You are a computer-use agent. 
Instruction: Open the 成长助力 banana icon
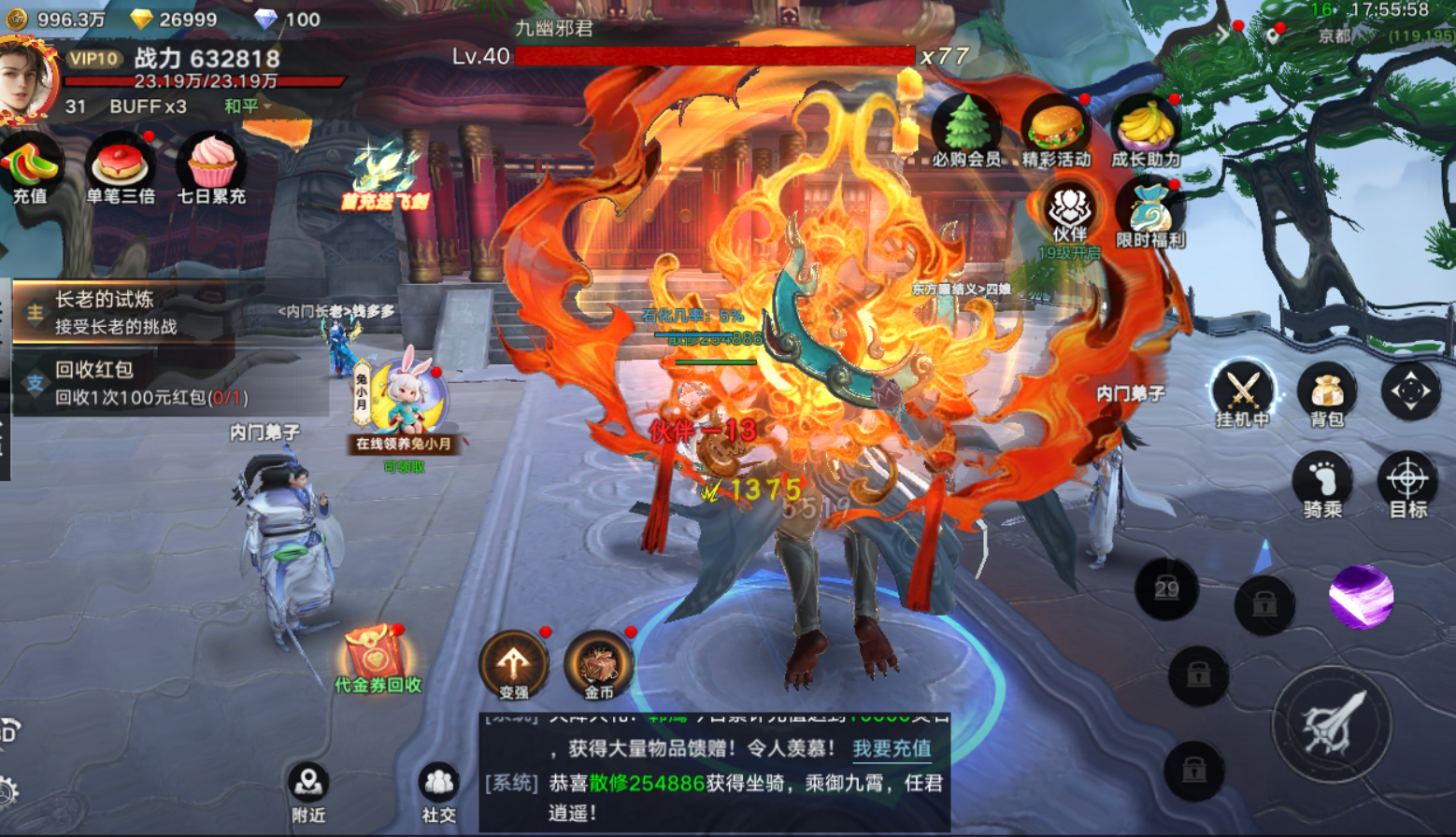[x=1146, y=131]
